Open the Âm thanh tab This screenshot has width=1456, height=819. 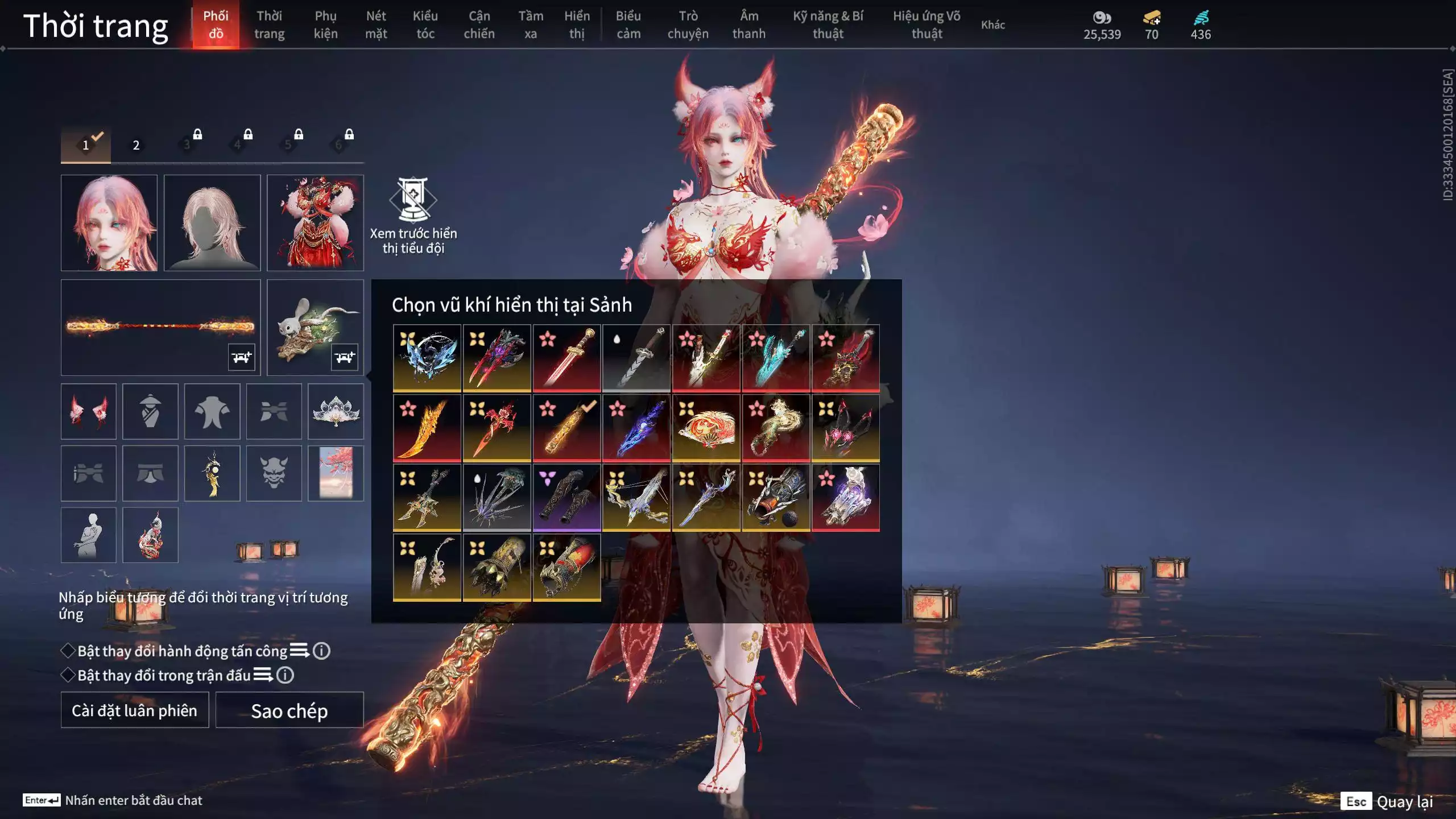[748, 24]
